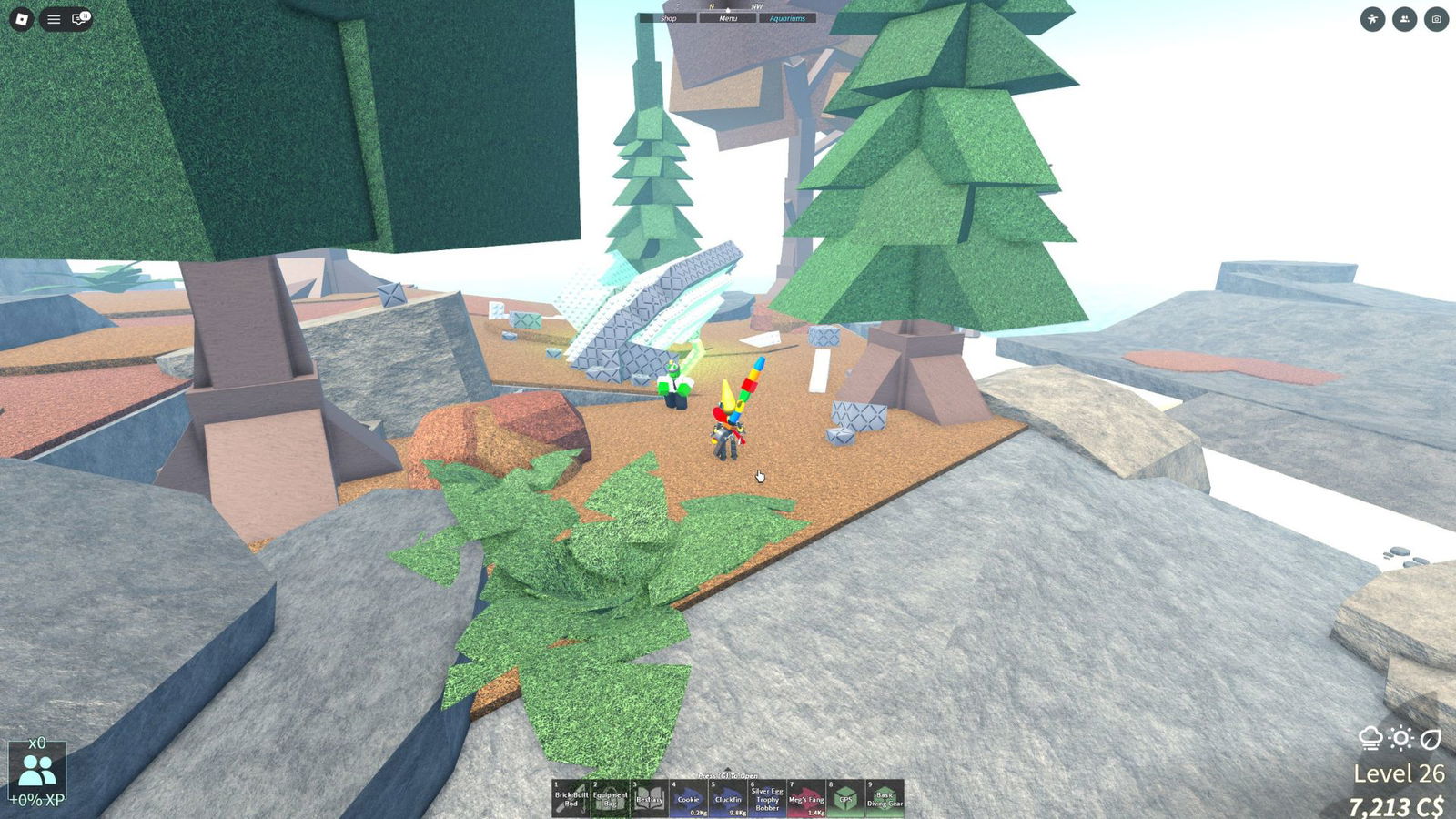
Task: Choose the Cluckfin fish slot
Action: coord(728,798)
